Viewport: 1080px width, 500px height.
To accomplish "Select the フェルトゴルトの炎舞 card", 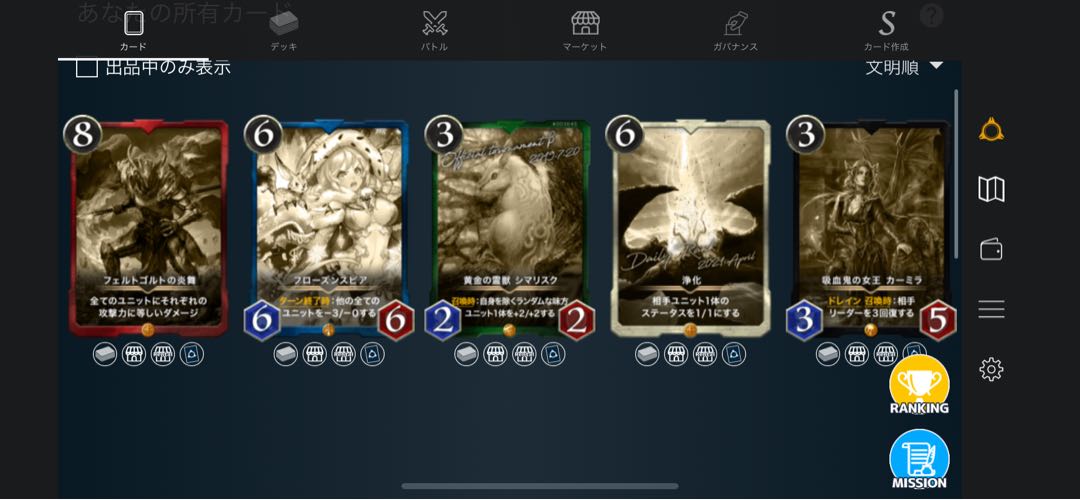I will 148,228.
